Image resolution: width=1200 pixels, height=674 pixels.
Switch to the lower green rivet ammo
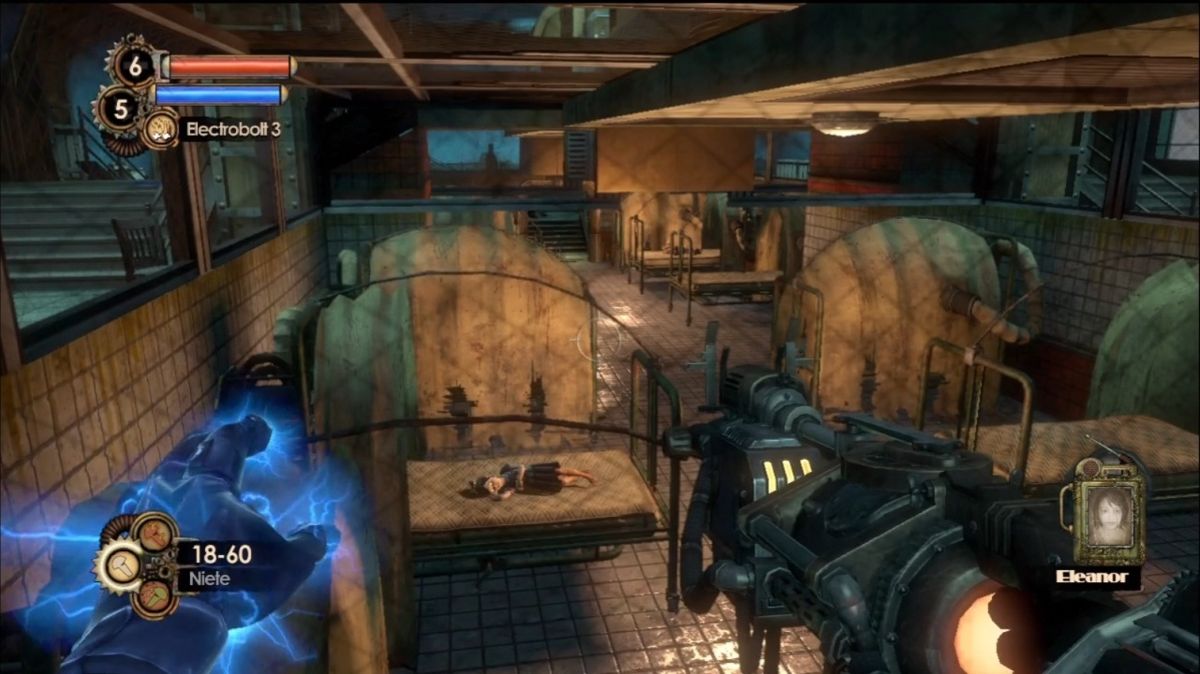click(155, 598)
